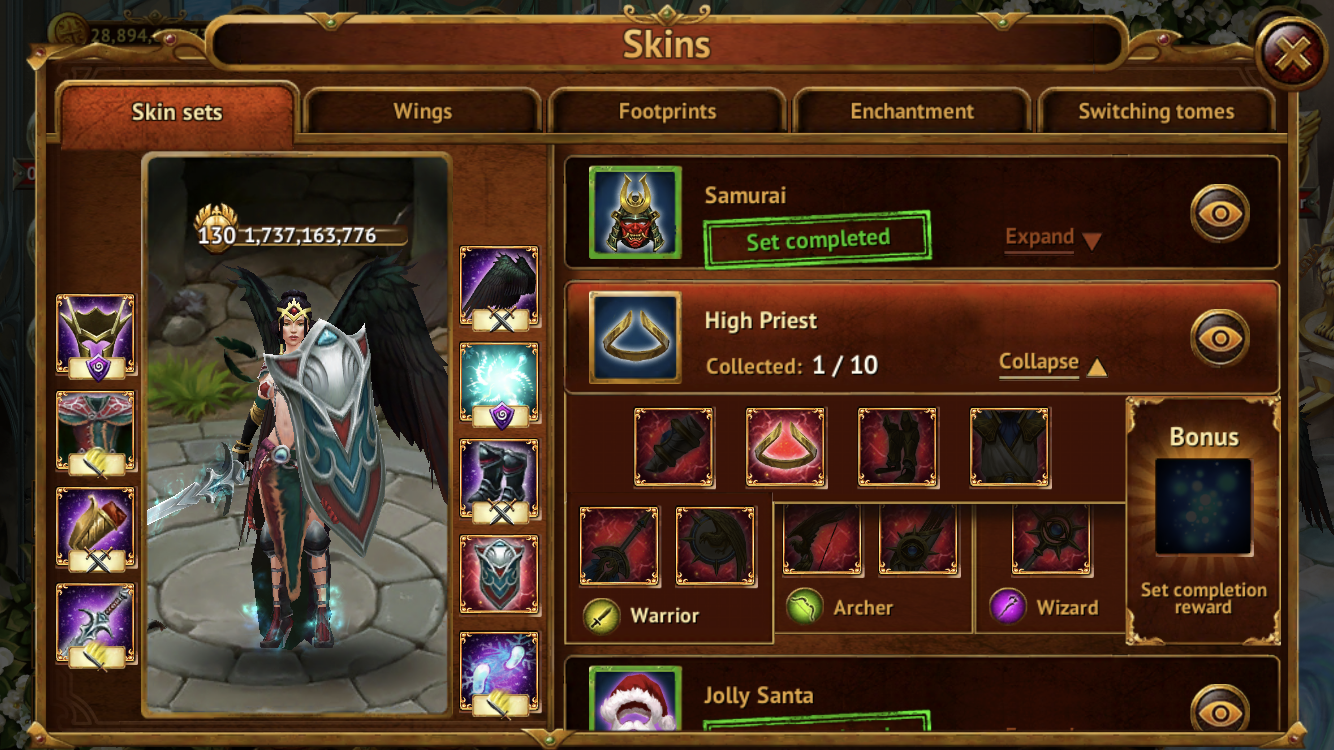Image resolution: width=1334 pixels, height=750 pixels.
Task: Preview the Jolly Santa set with eye button
Action: [1219, 710]
